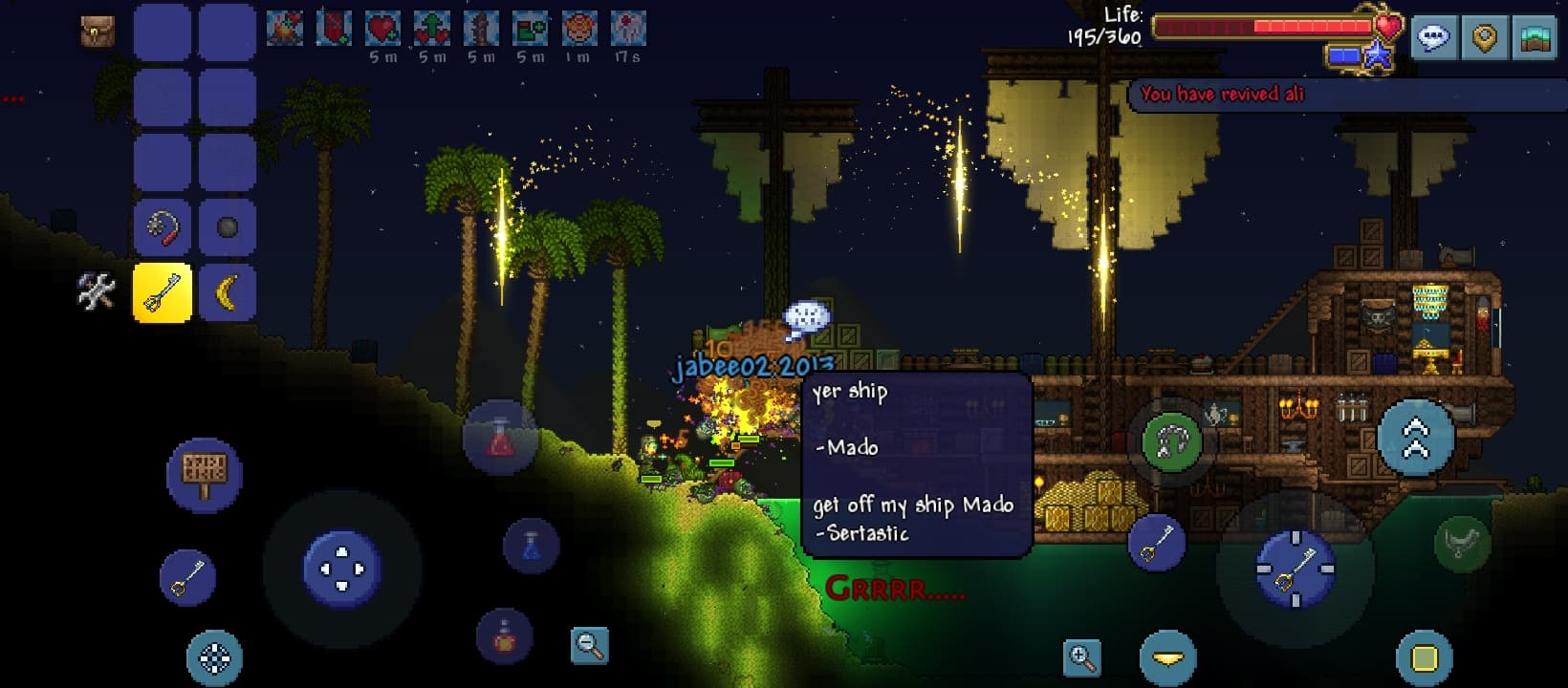Open the chat speech bubble button
This screenshot has width=1568, height=688.
click(1433, 38)
